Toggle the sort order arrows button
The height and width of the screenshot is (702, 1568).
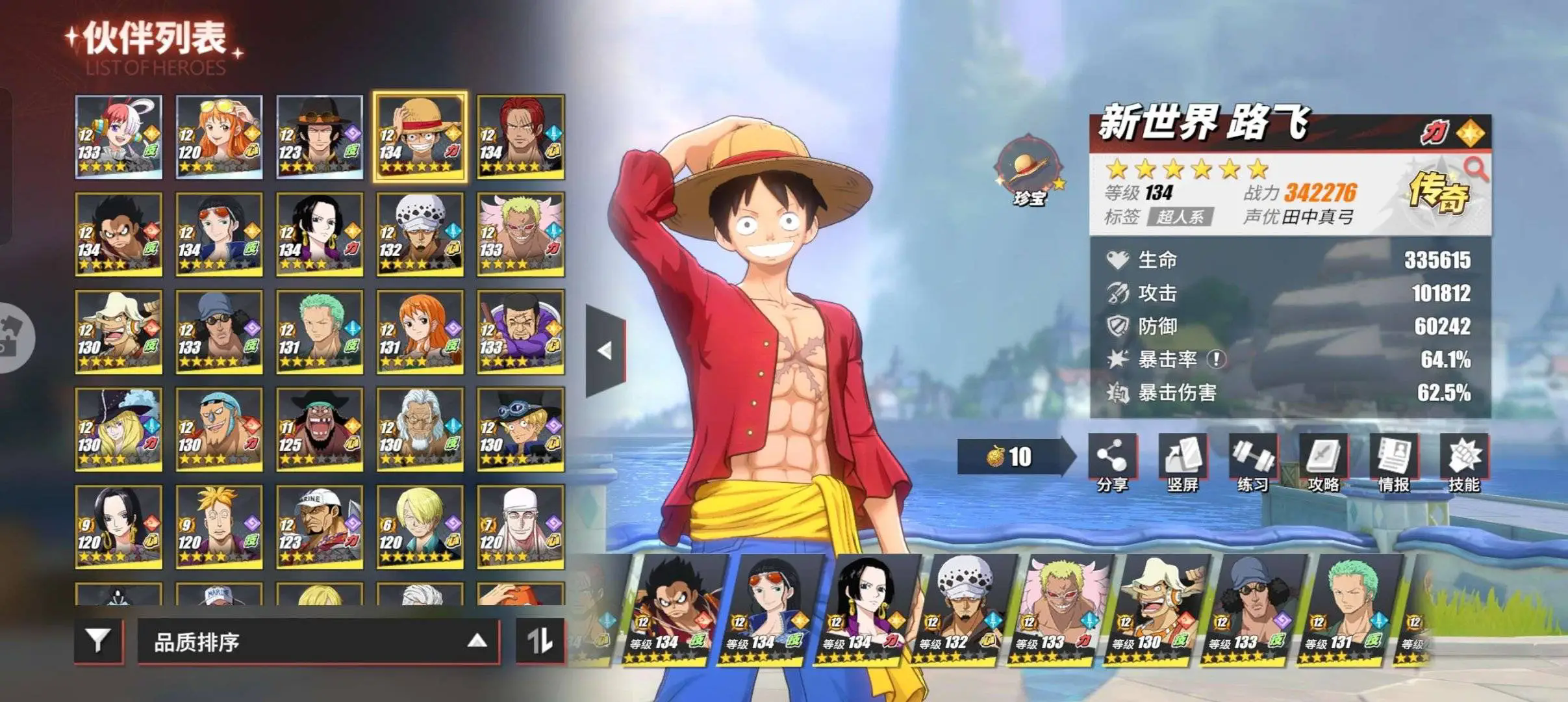tap(540, 642)
